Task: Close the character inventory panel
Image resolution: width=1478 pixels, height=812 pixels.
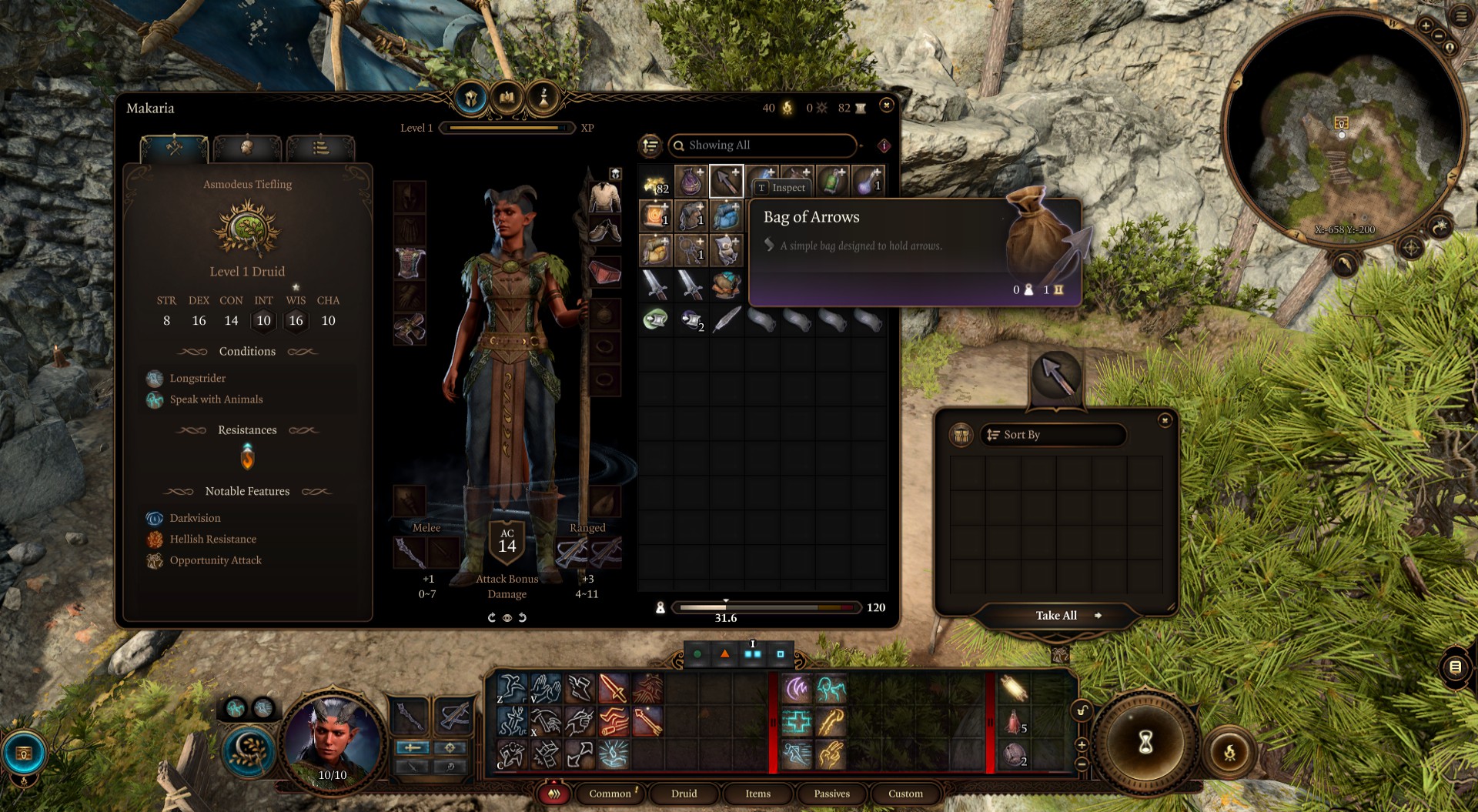Action: [x=886, y=105]
